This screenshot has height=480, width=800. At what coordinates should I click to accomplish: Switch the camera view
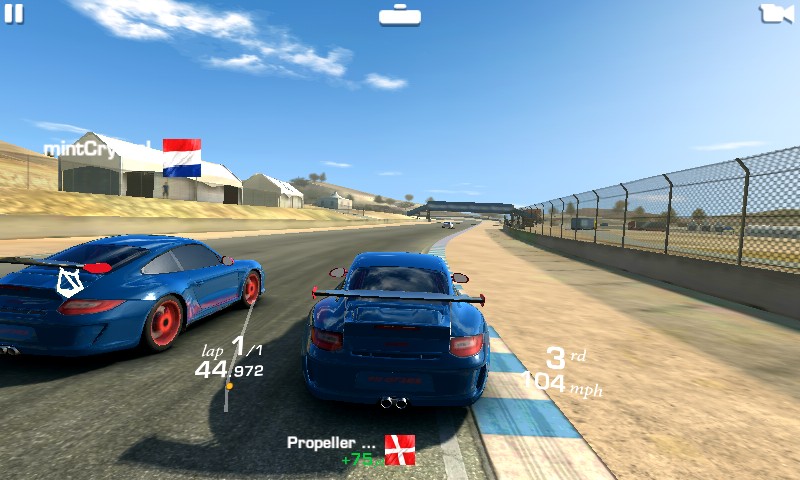(x=777, y=13)
